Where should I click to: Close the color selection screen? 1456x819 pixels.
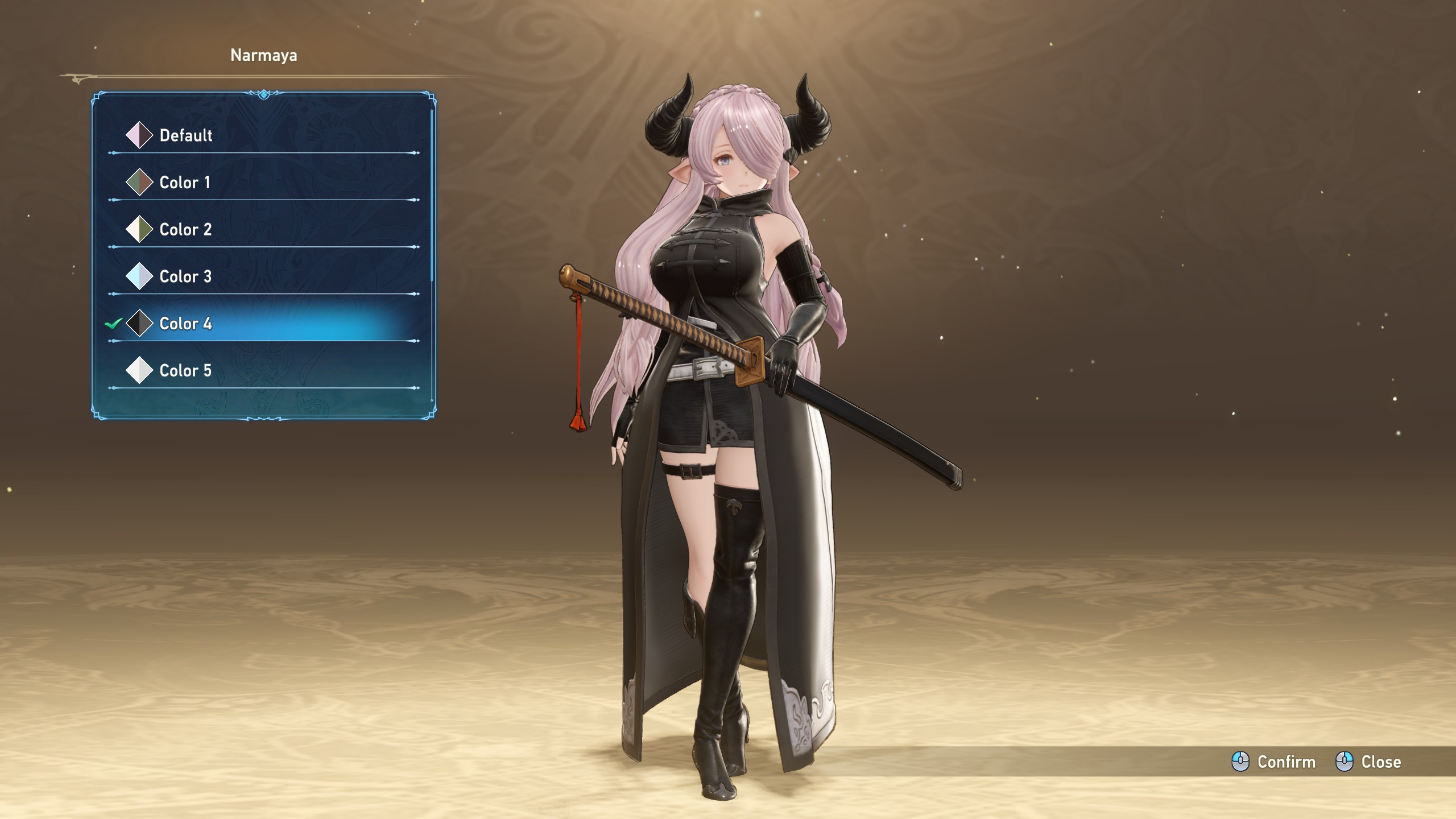(x=1368, y=762)
